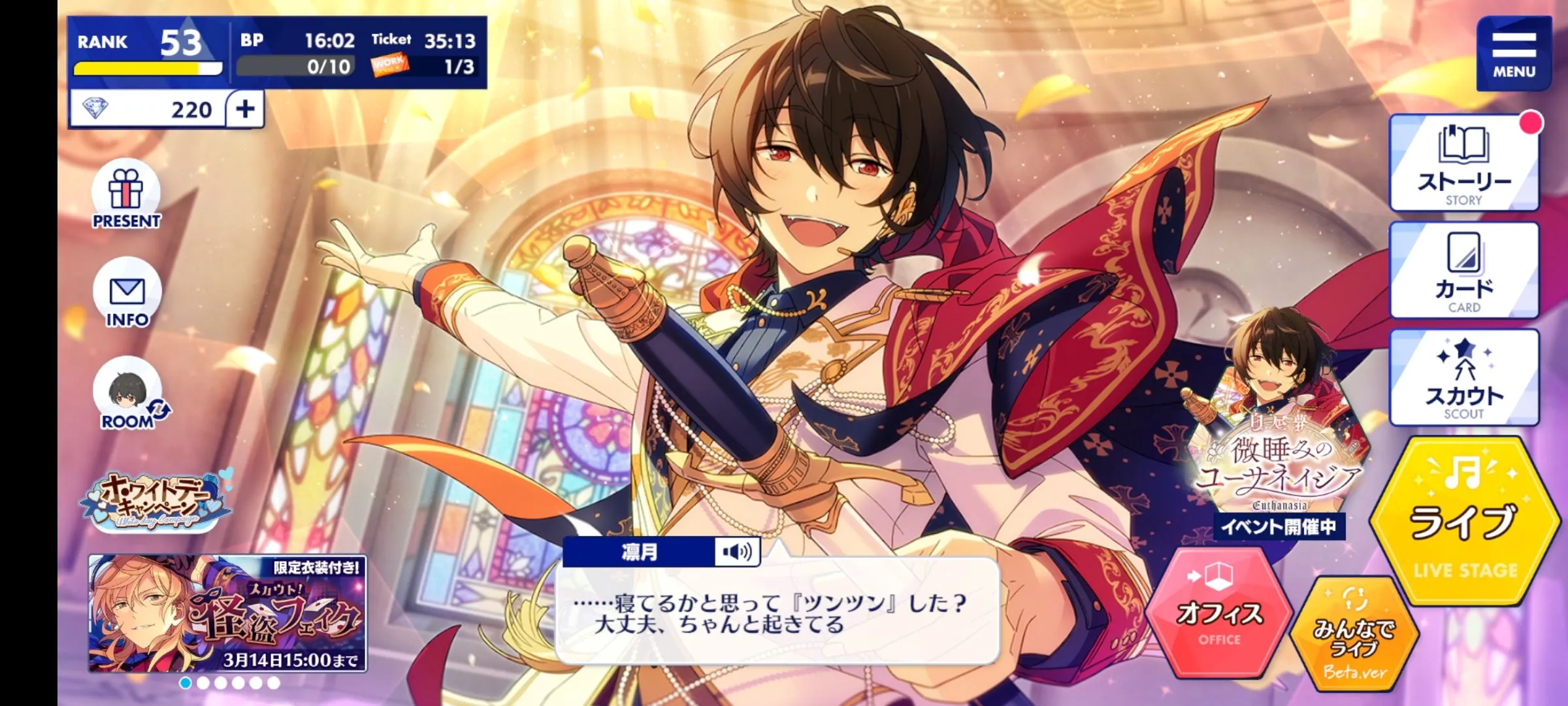
Task: Open the MENU button
Action: 1513,54
